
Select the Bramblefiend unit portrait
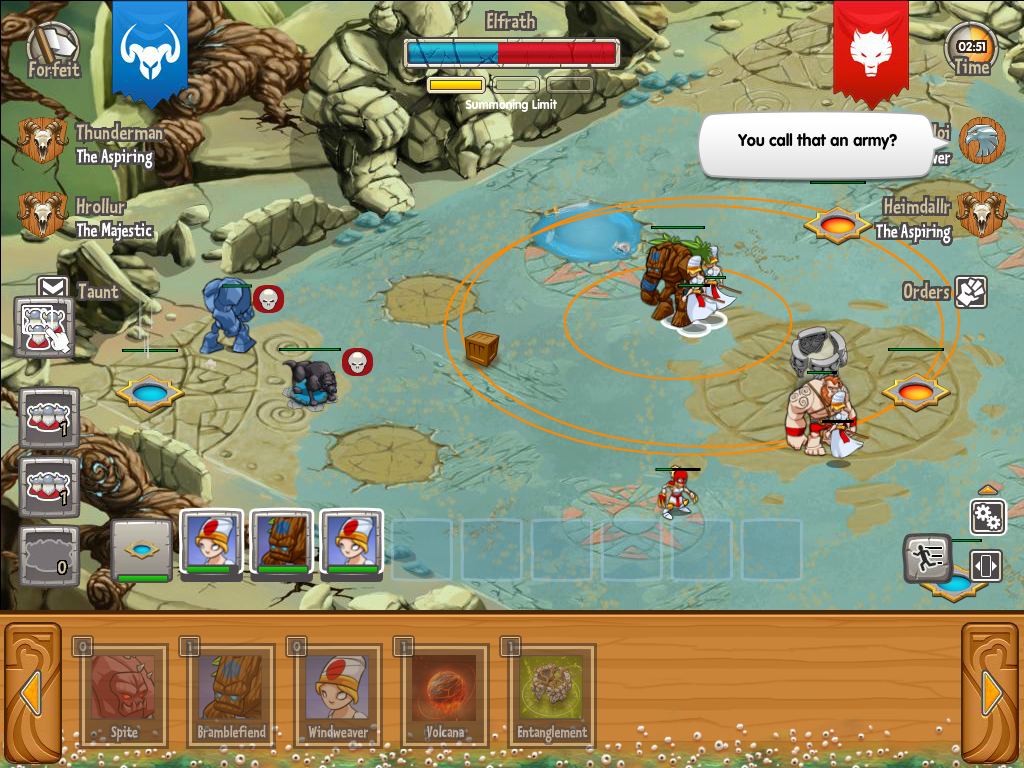(281, 544)
